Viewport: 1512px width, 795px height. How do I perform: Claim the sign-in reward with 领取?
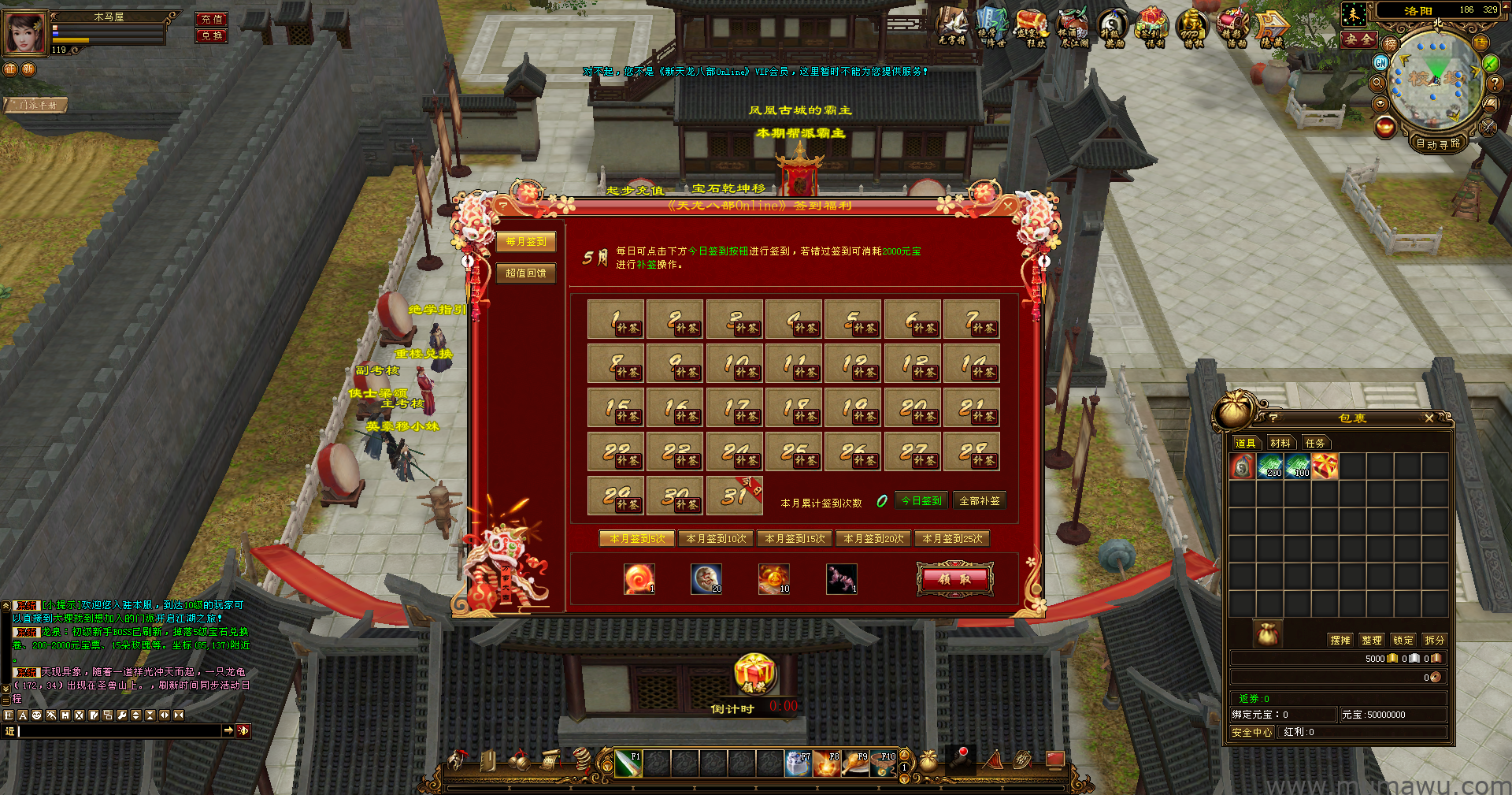pyautogui.click(x=954, y=579)
